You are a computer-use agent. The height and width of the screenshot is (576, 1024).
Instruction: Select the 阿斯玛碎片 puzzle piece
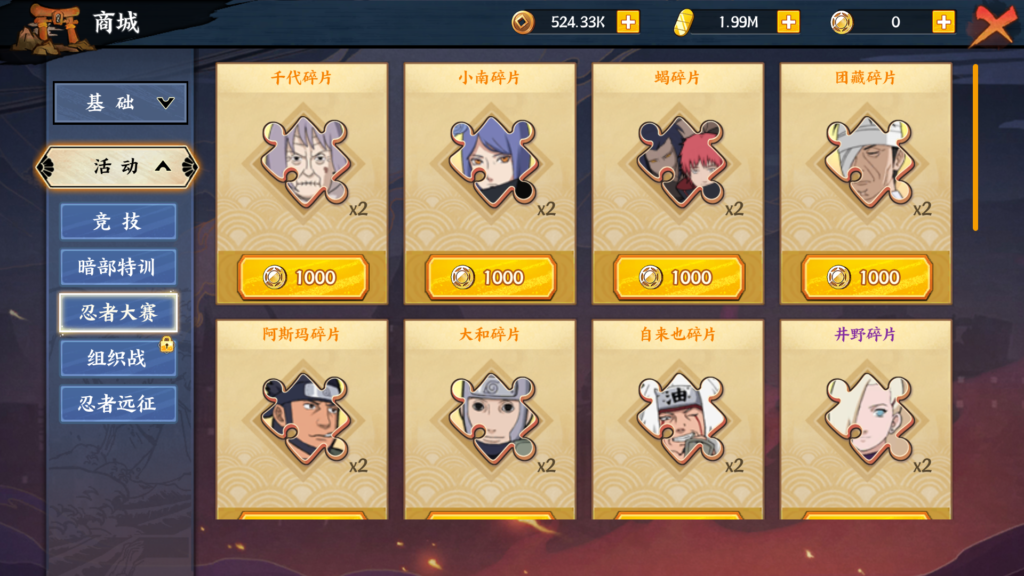coord(303,418)
